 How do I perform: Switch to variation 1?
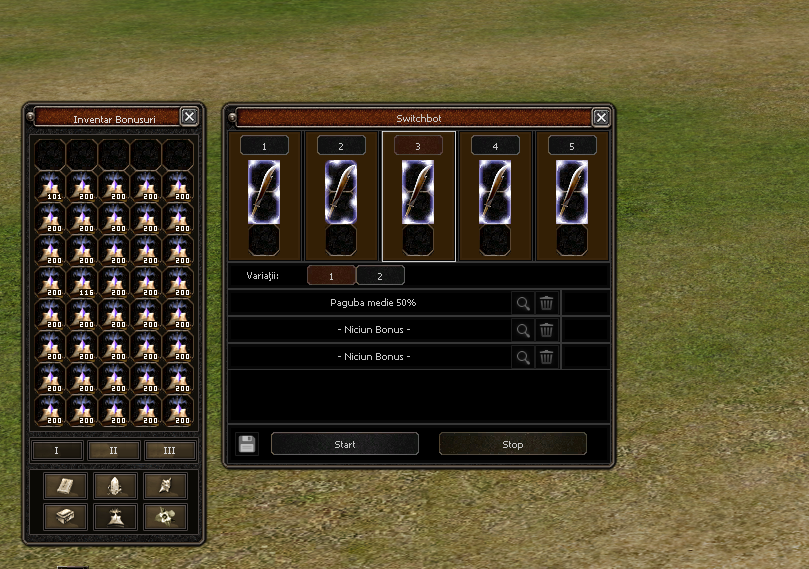[x=330, y=275]
